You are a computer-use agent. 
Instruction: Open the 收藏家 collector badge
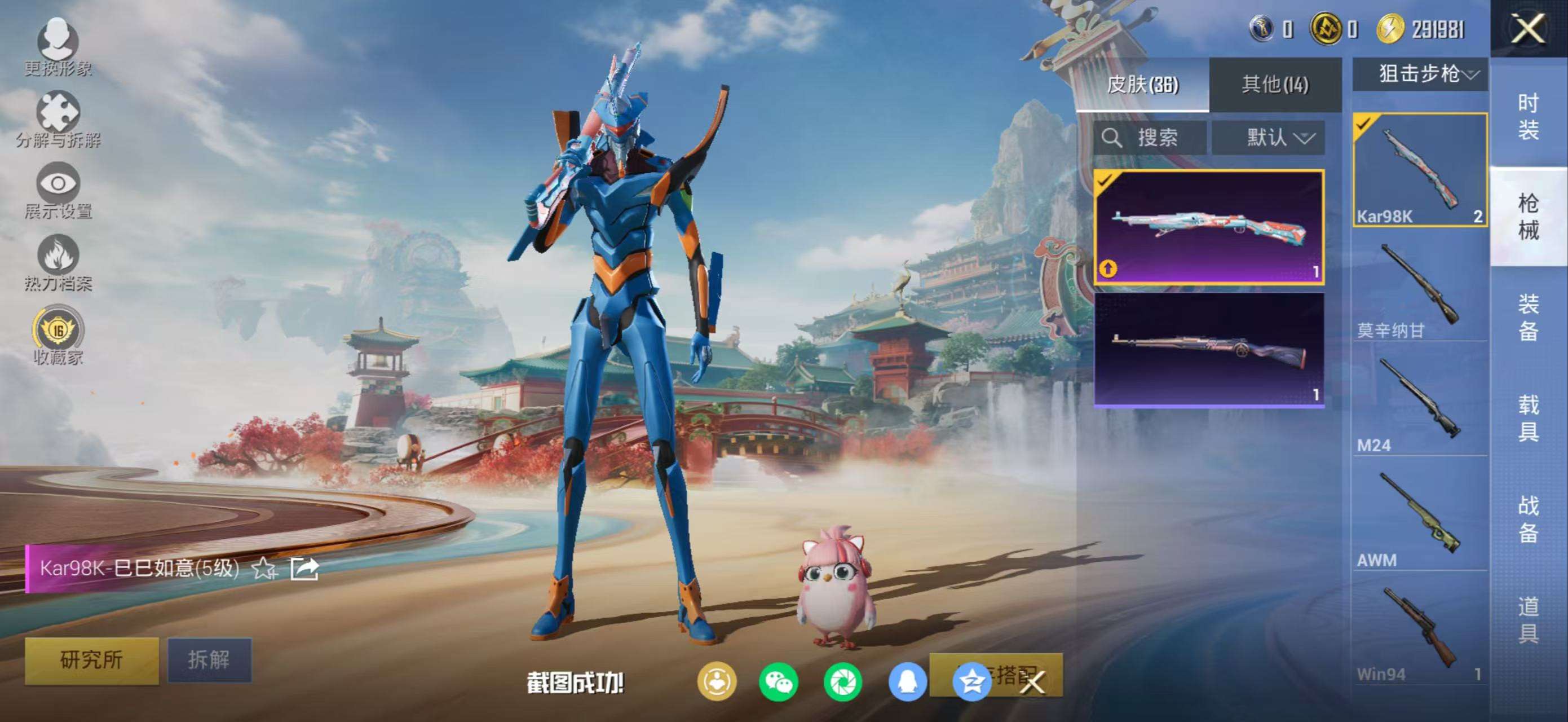click(58, 335)
